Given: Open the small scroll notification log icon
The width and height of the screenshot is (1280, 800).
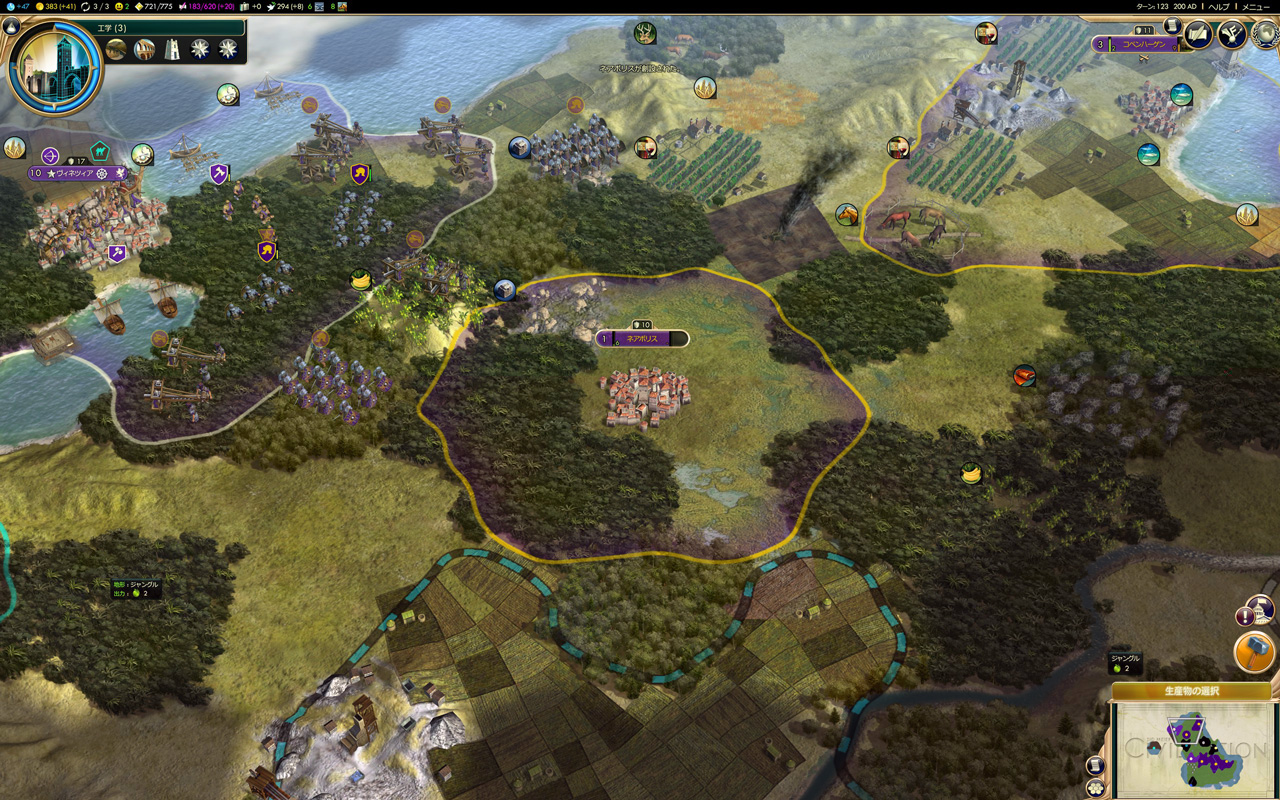Looking at the screenshot, I should click(x=1173, y=27).
